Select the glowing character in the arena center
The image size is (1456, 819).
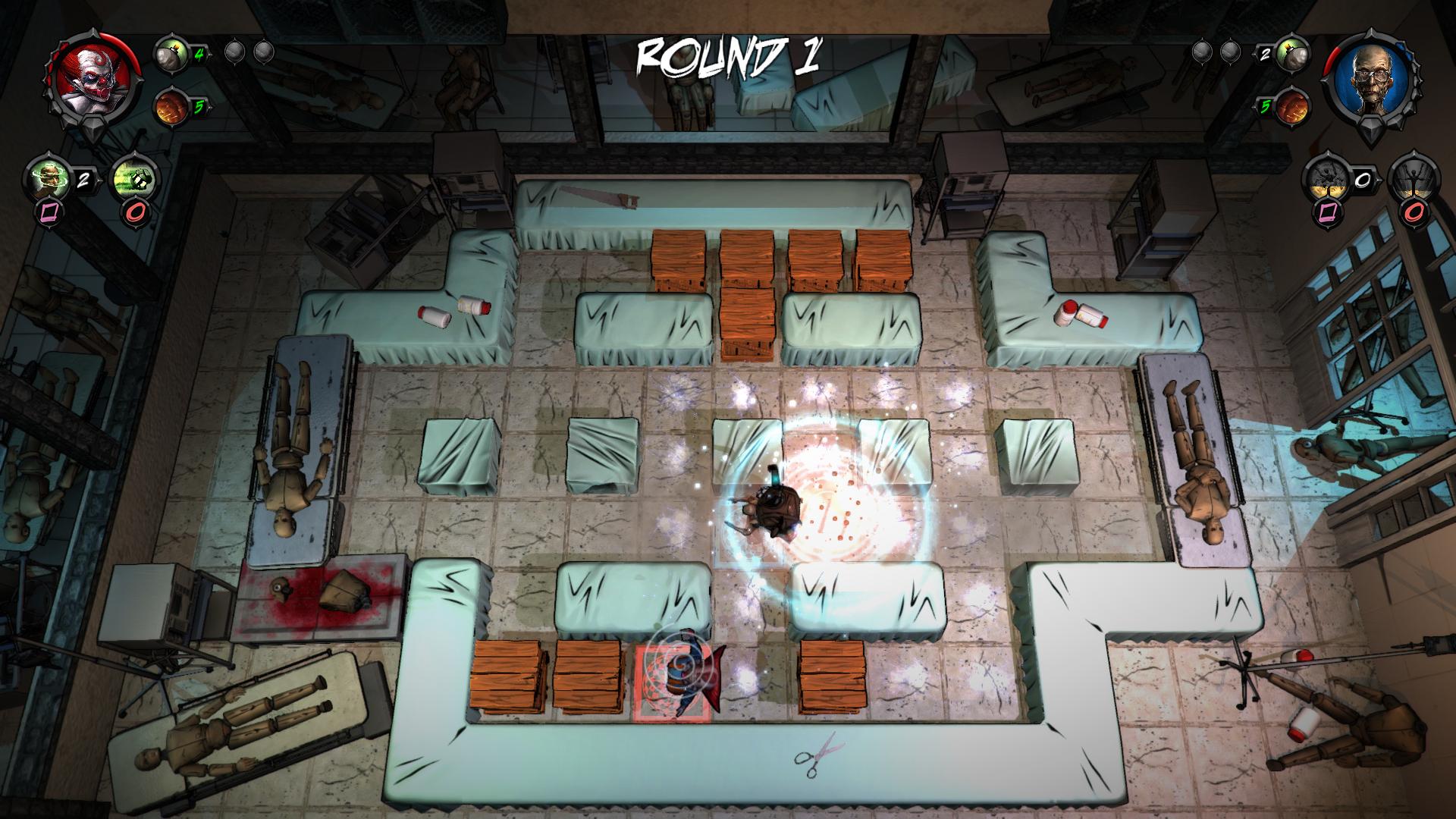point(773,508)
